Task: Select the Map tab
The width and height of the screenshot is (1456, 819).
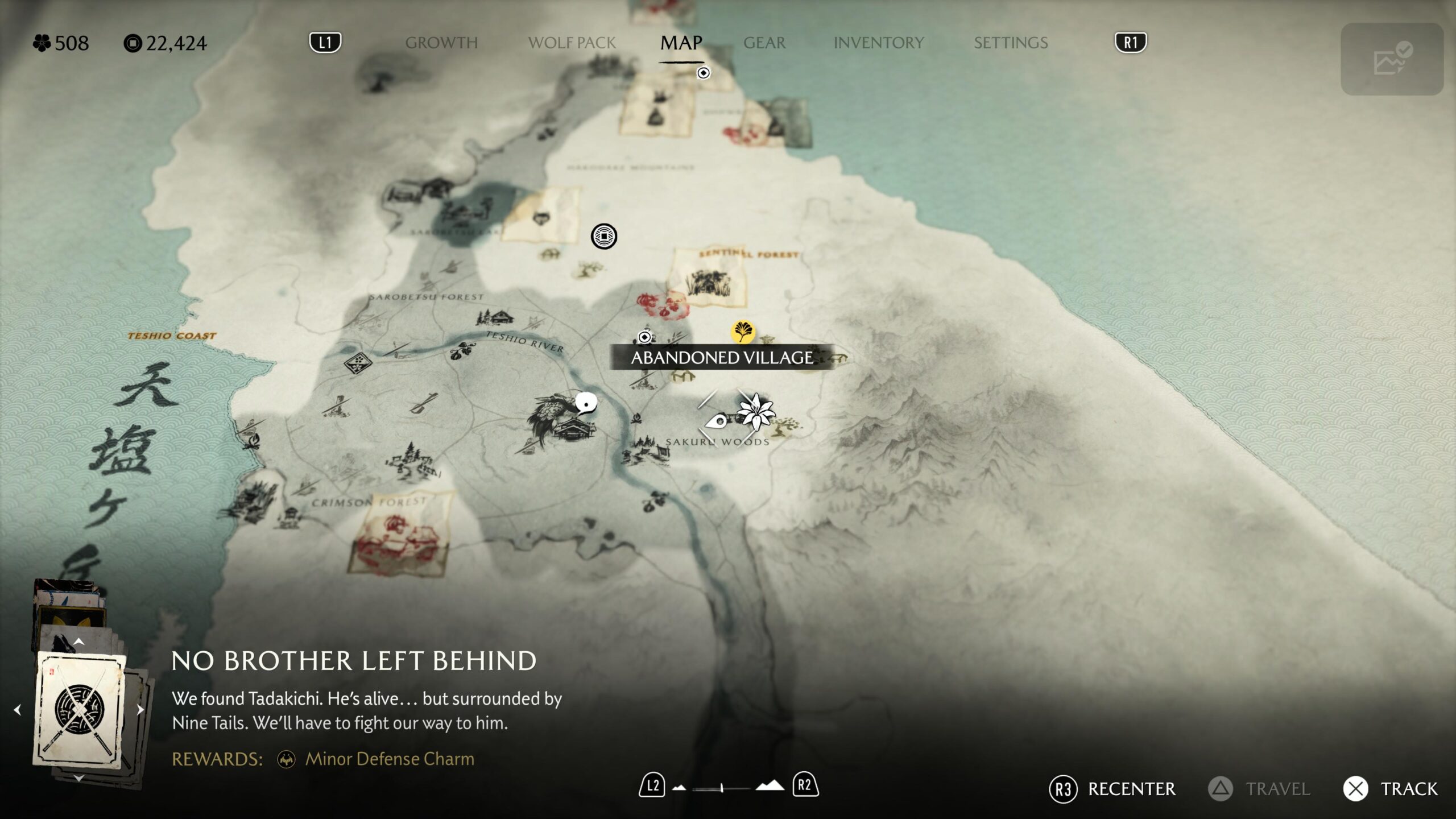Action: pos(681,43)
